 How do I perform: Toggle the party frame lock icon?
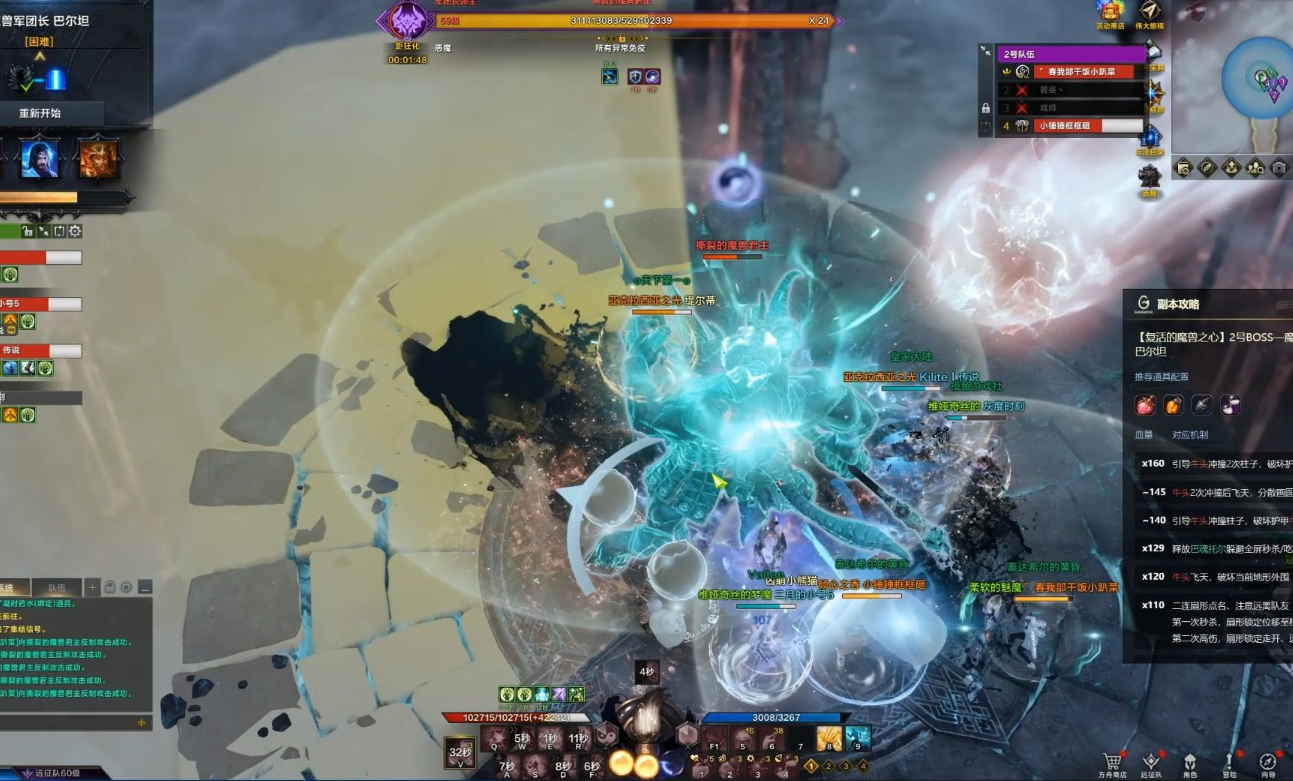pos(986,108)
